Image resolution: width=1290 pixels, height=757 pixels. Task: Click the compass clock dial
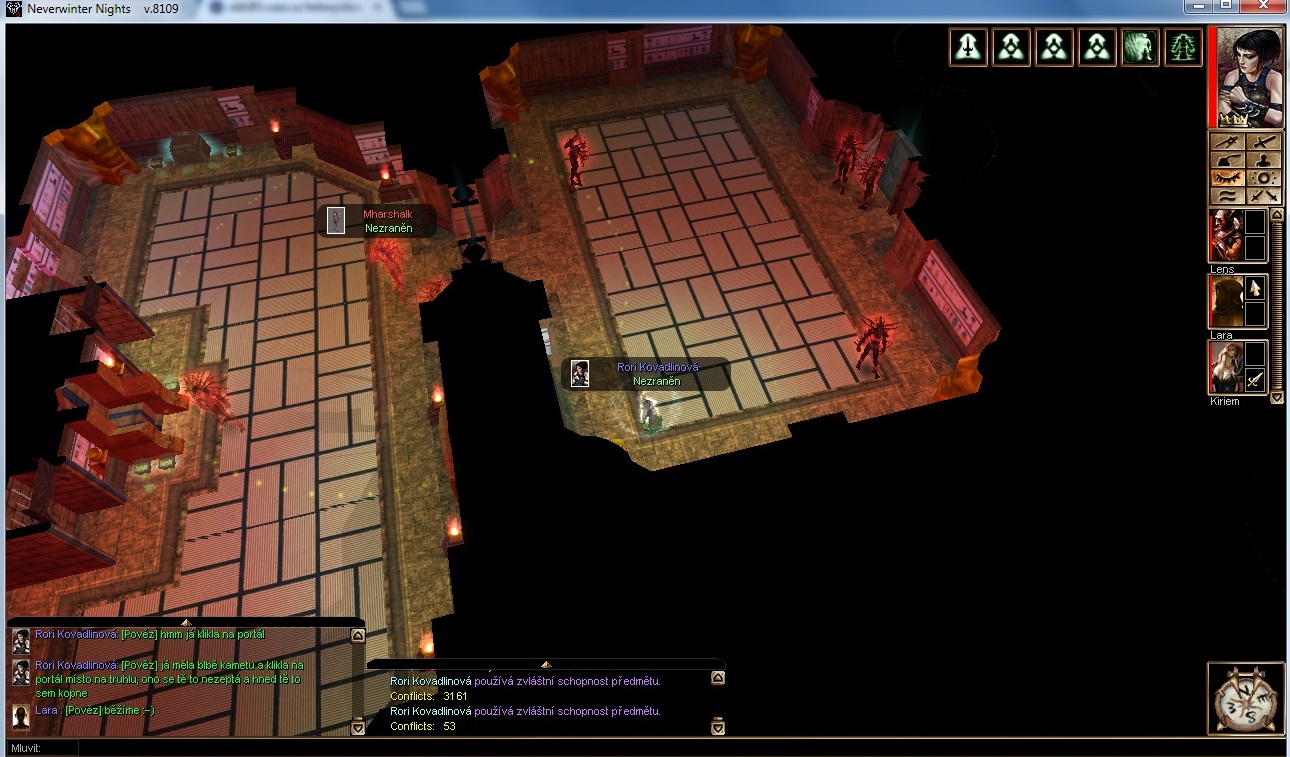coord(1246,698)
